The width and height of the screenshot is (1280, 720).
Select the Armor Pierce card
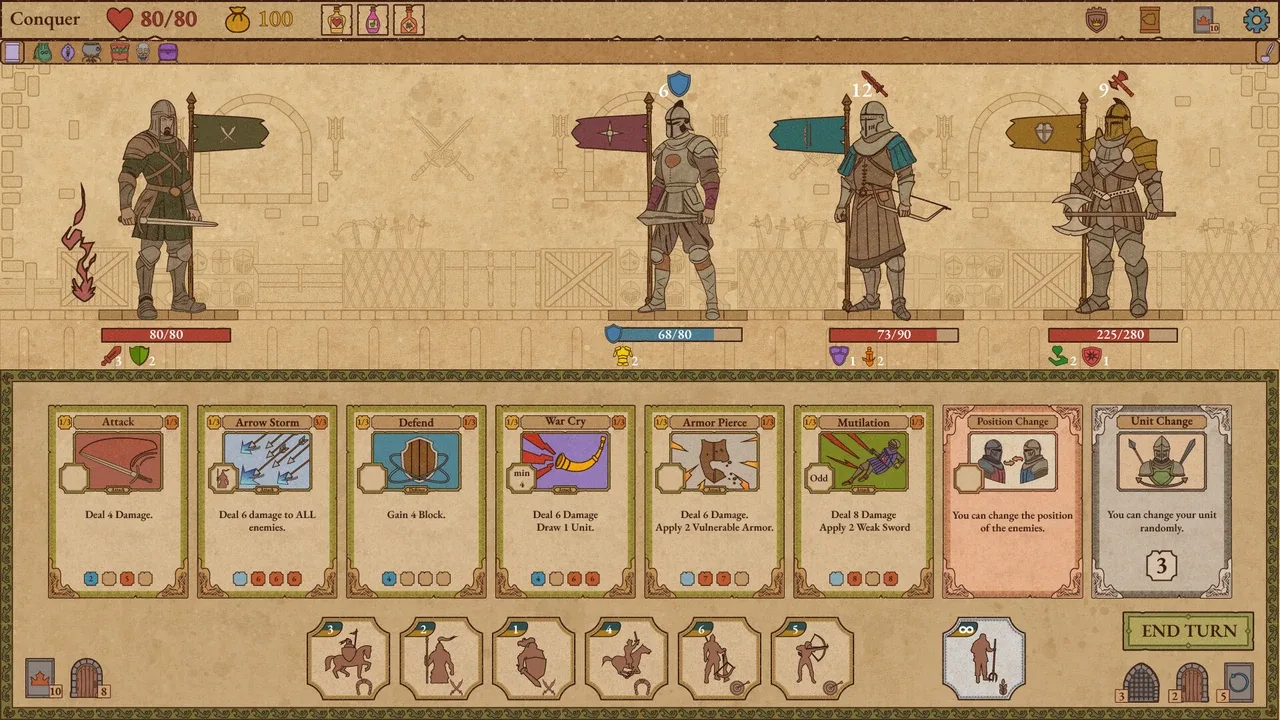tap(714, 501)
